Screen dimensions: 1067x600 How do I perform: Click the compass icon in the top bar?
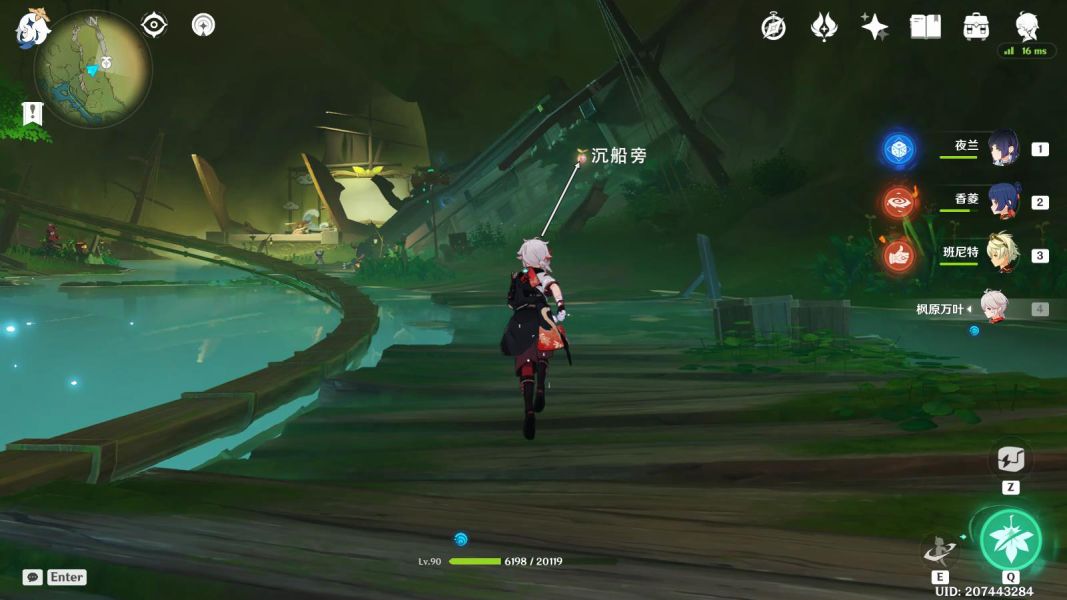click(x=773, y=27)
